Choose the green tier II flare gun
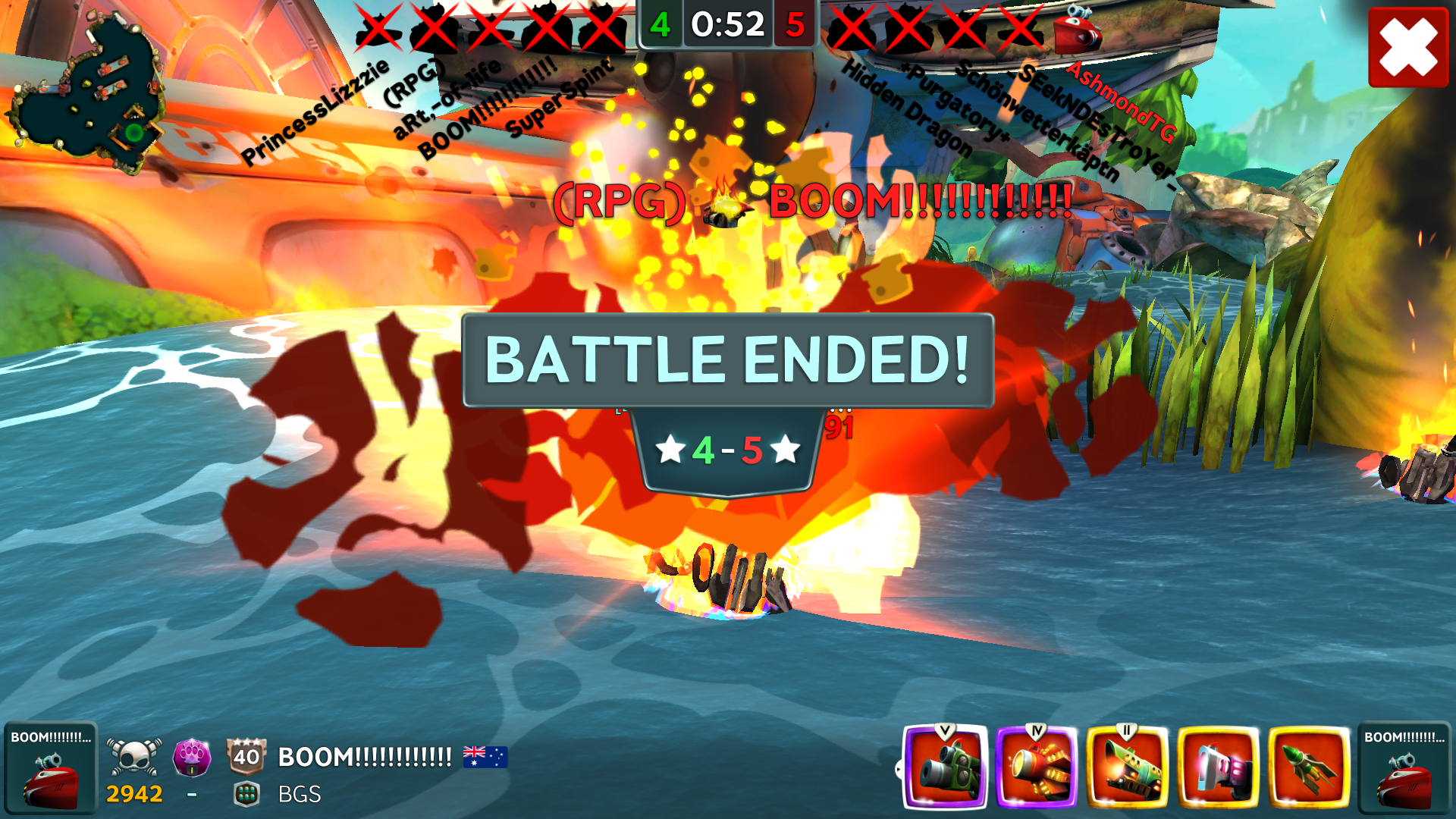Viewport: 1456px width, 819px height. 1127,767
